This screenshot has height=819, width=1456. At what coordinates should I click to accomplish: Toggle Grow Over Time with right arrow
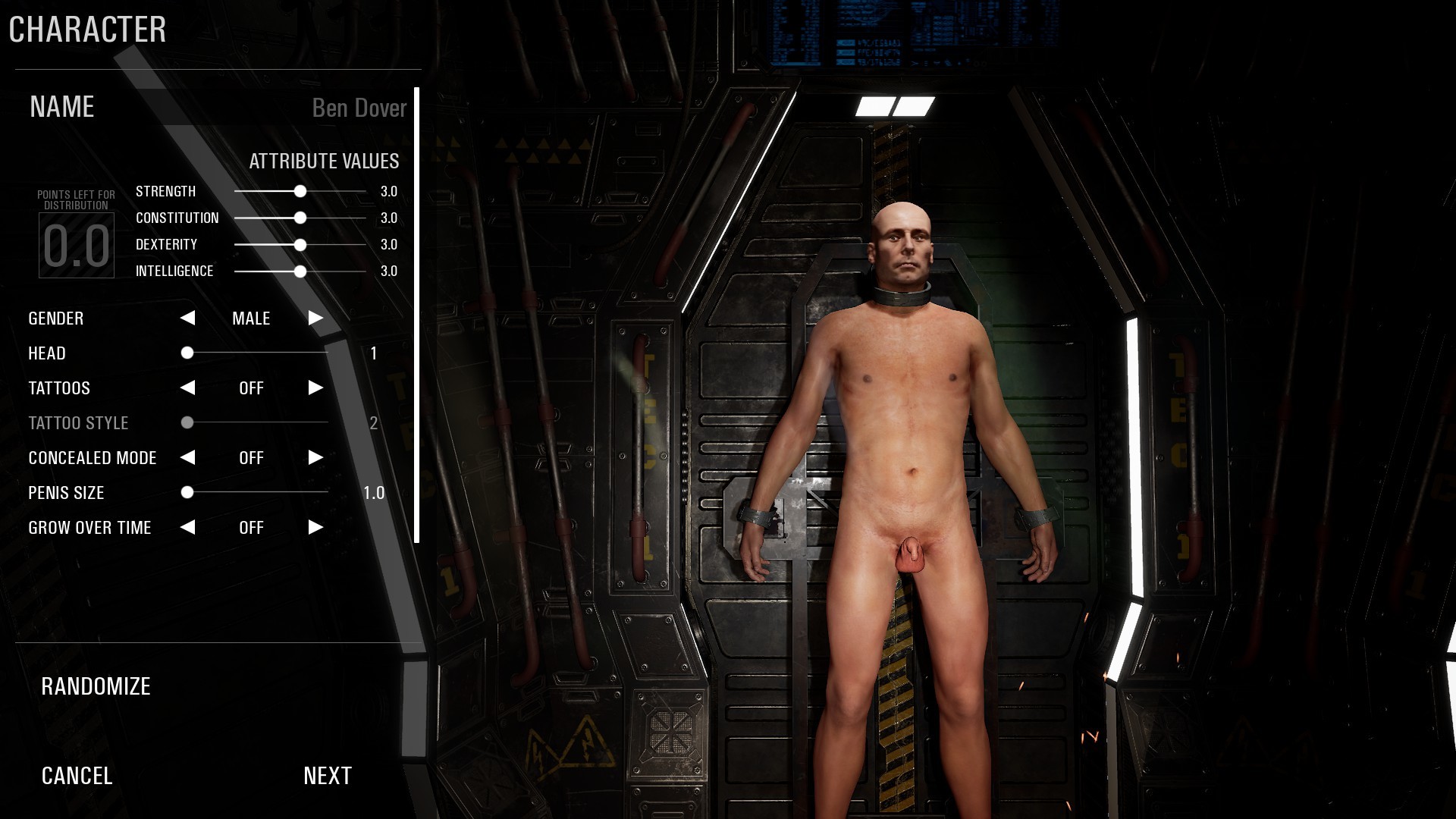coord(315,528)
